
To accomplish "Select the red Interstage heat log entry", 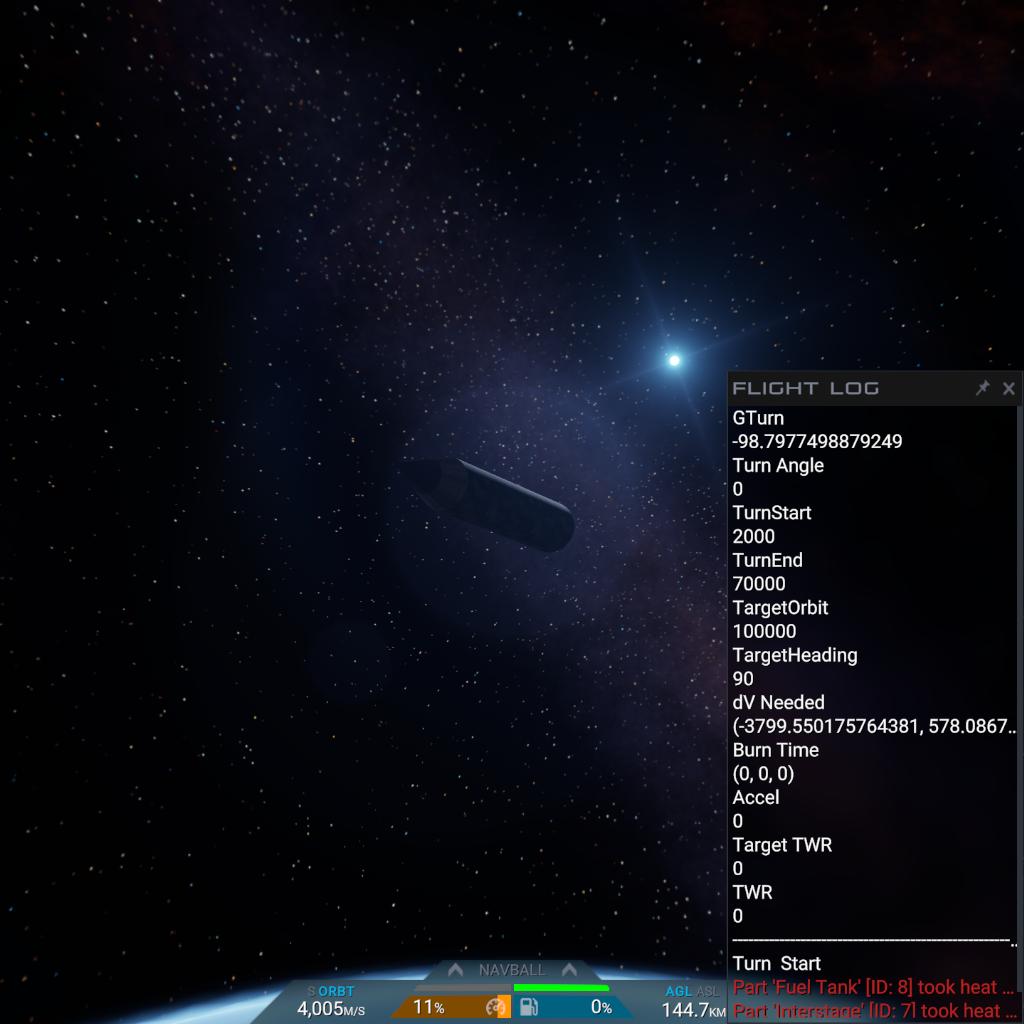I will point(873,1011).
